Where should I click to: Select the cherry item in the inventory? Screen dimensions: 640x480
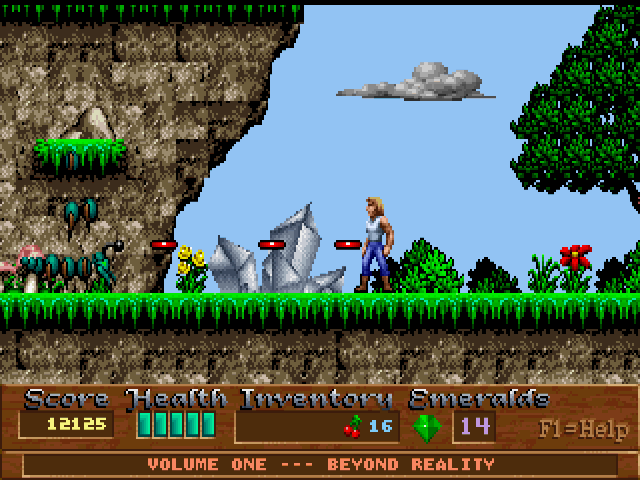coord(353,427)
